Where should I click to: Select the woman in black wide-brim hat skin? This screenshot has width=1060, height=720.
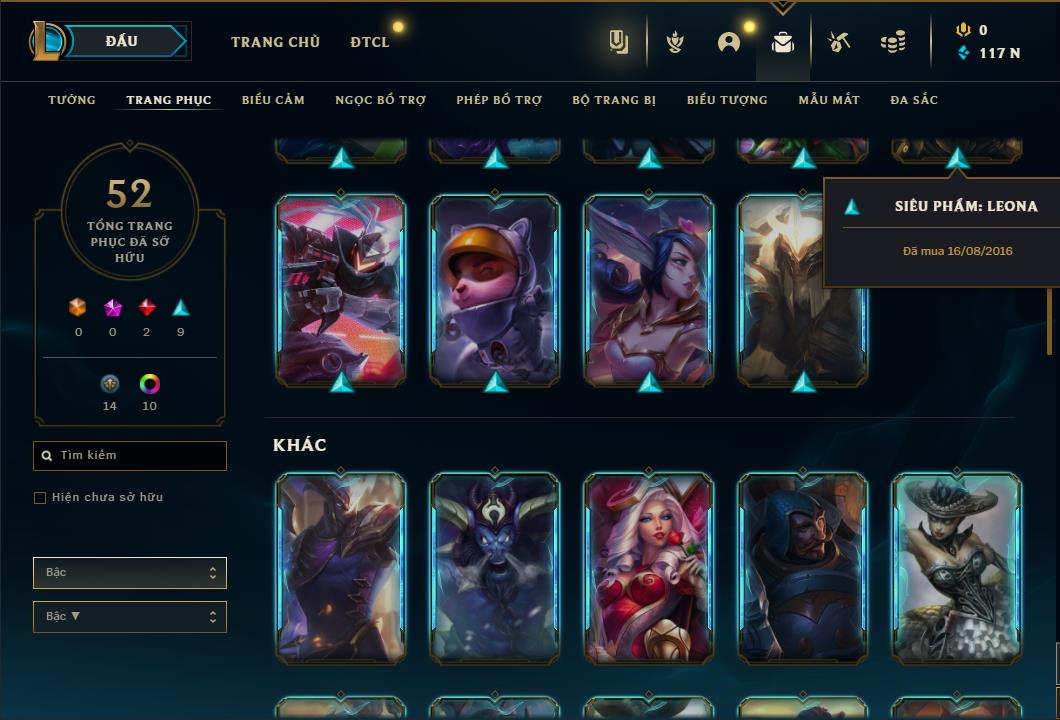pyautogui.click(x=957, y=568)
